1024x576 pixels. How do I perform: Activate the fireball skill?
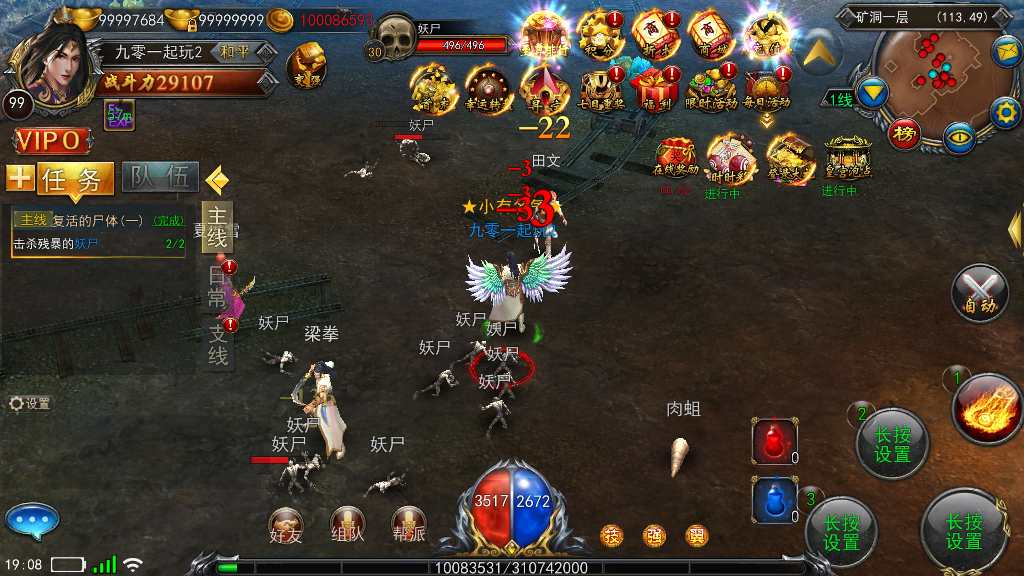click(986, 408)
